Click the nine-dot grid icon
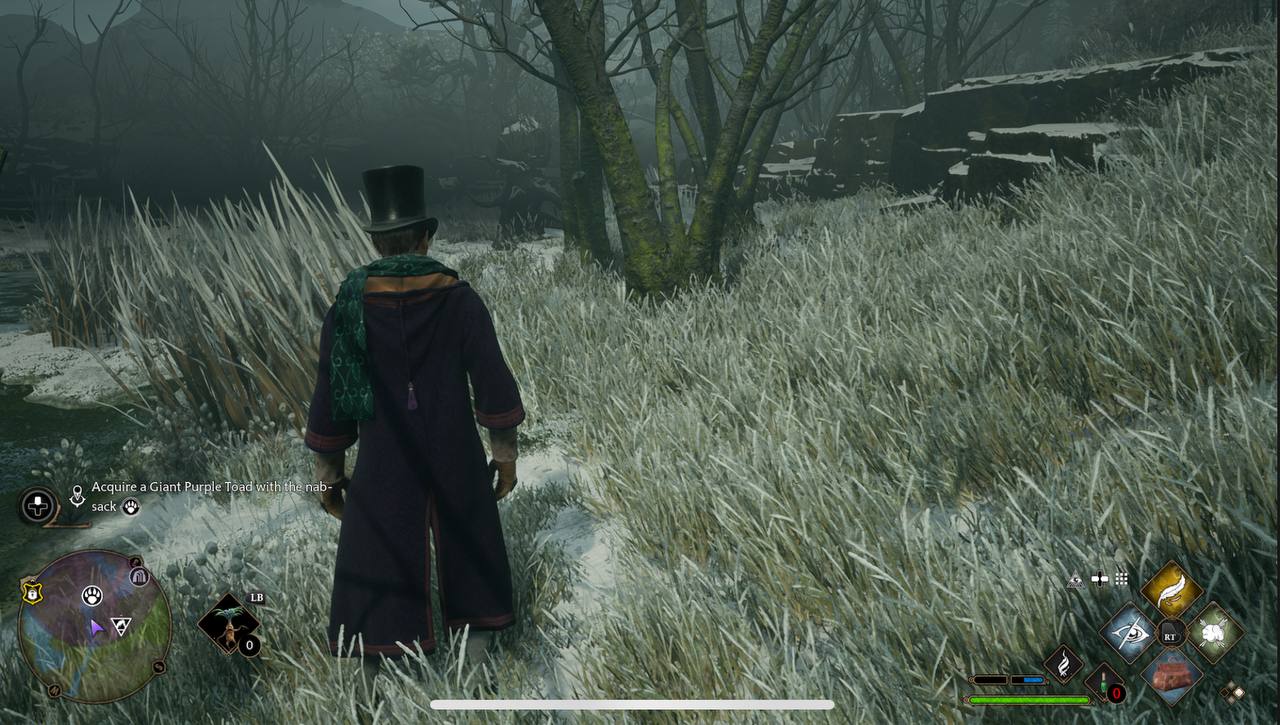The image size is (1280, 725). (x=1122, y=578)
